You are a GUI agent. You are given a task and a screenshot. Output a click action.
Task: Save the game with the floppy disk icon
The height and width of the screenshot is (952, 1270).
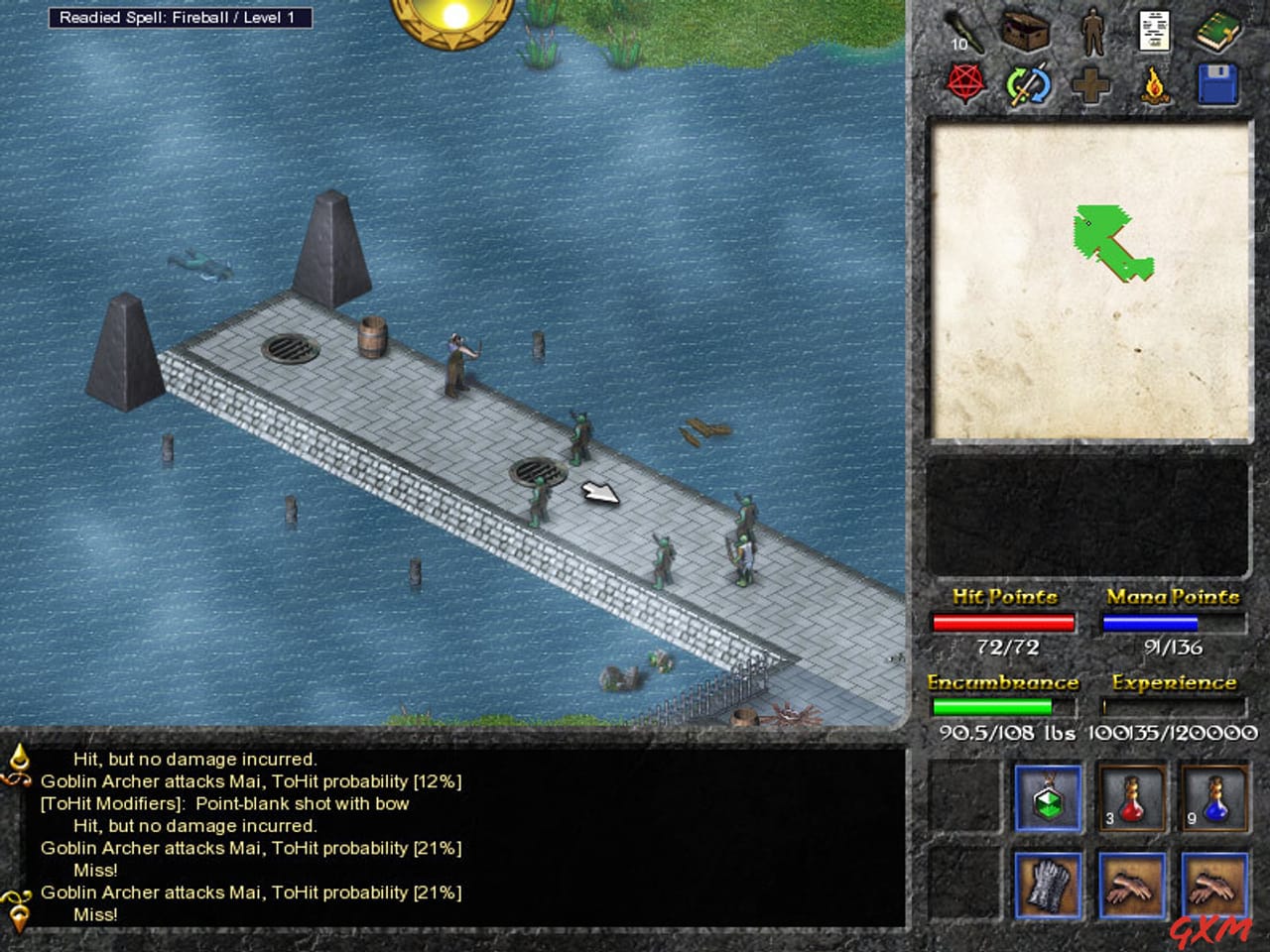click(1218, 84)
